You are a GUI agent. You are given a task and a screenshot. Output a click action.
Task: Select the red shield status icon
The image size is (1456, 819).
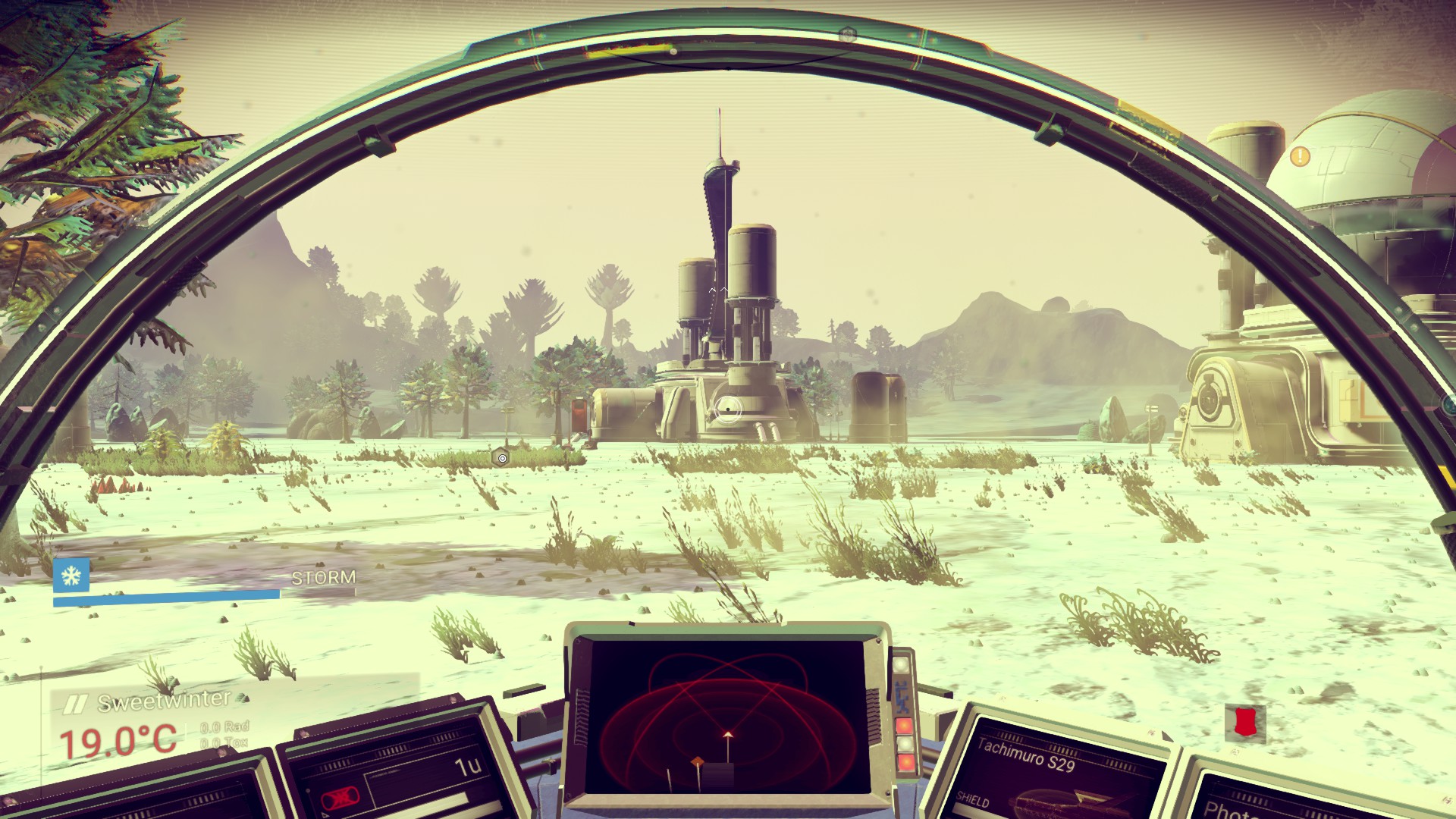(x=1245, y=722)
